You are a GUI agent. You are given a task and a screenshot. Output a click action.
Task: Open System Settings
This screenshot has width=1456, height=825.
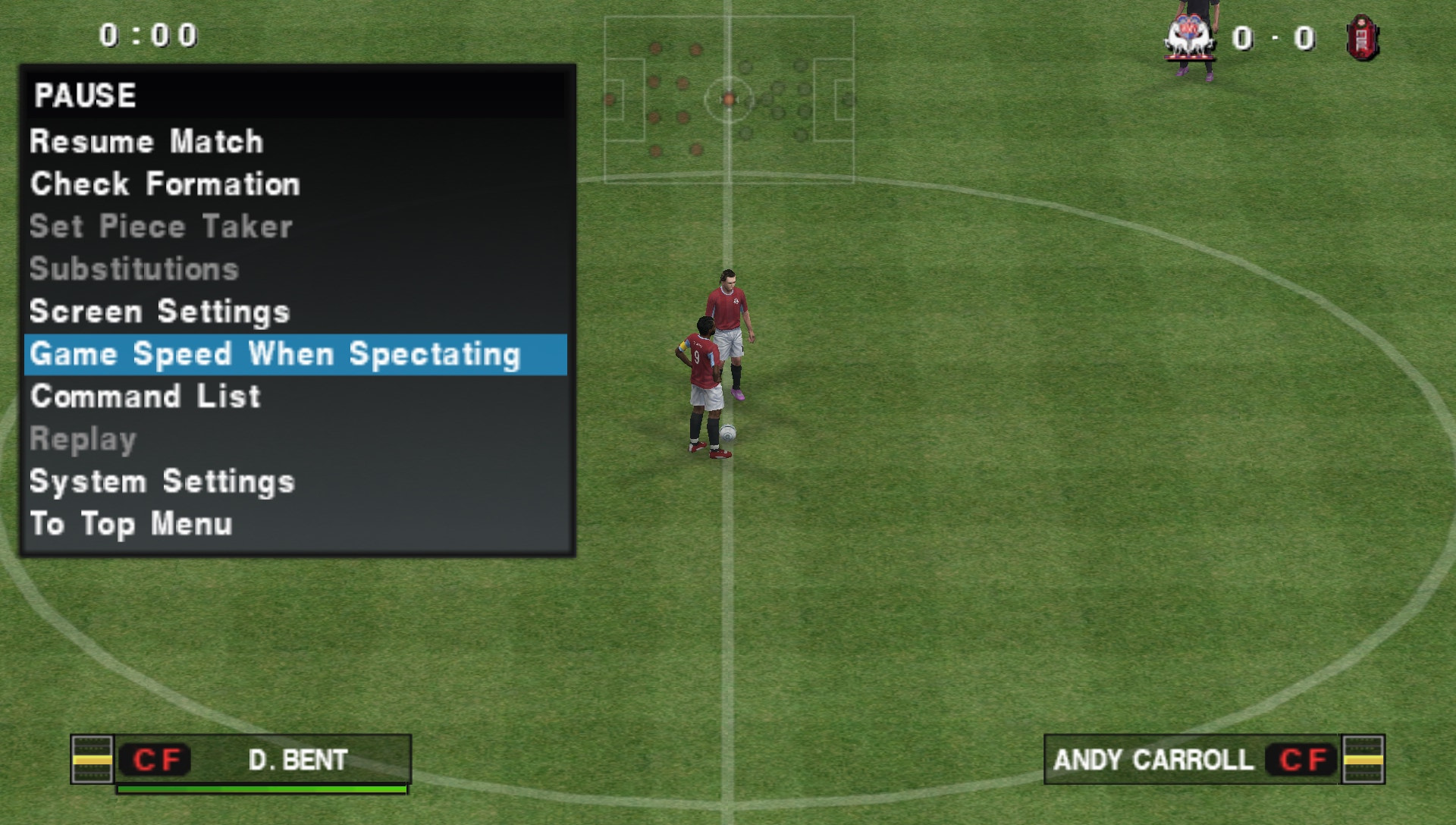pos(162,482)
